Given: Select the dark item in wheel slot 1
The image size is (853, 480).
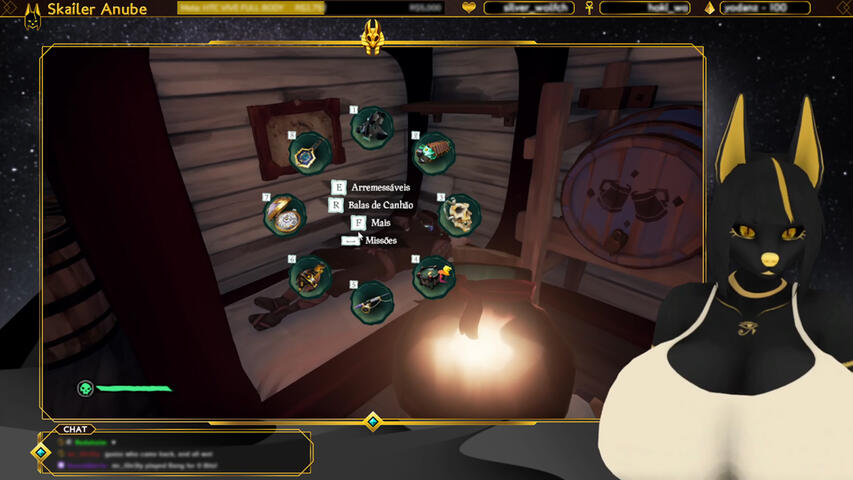Looking at the screenshot, I should 372,127.
